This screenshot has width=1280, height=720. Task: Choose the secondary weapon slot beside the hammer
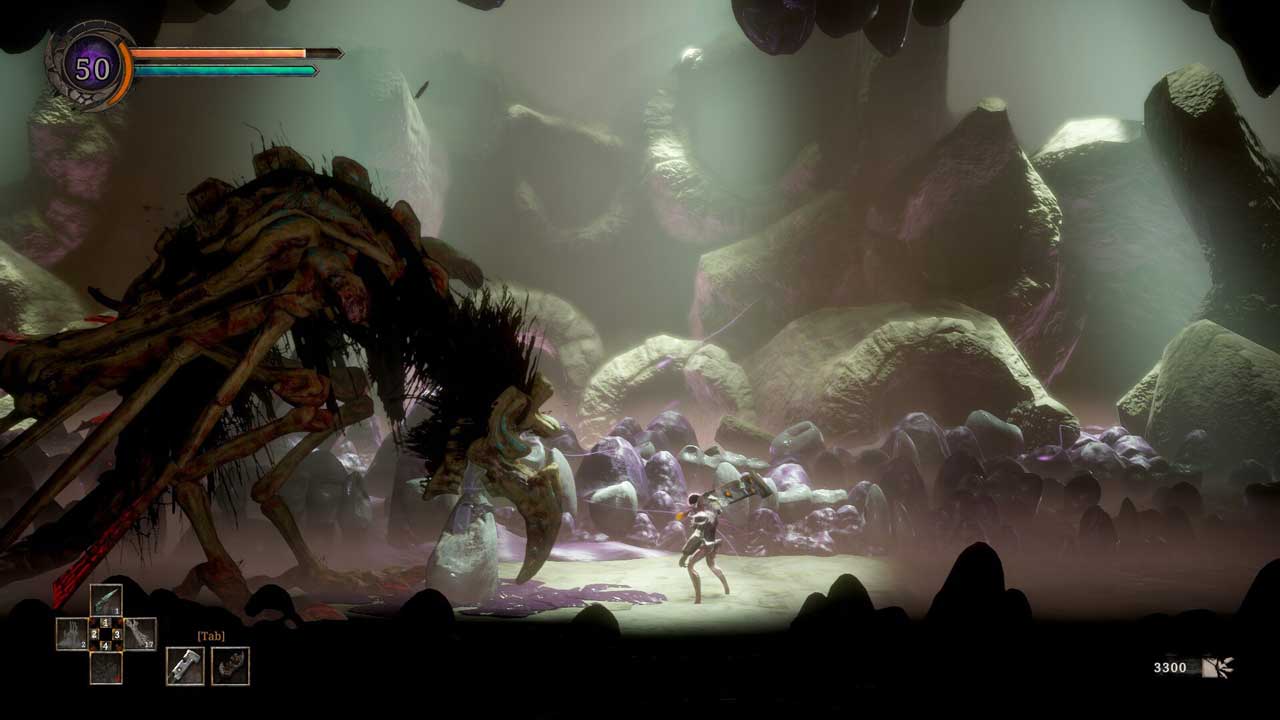click(231, 666)
